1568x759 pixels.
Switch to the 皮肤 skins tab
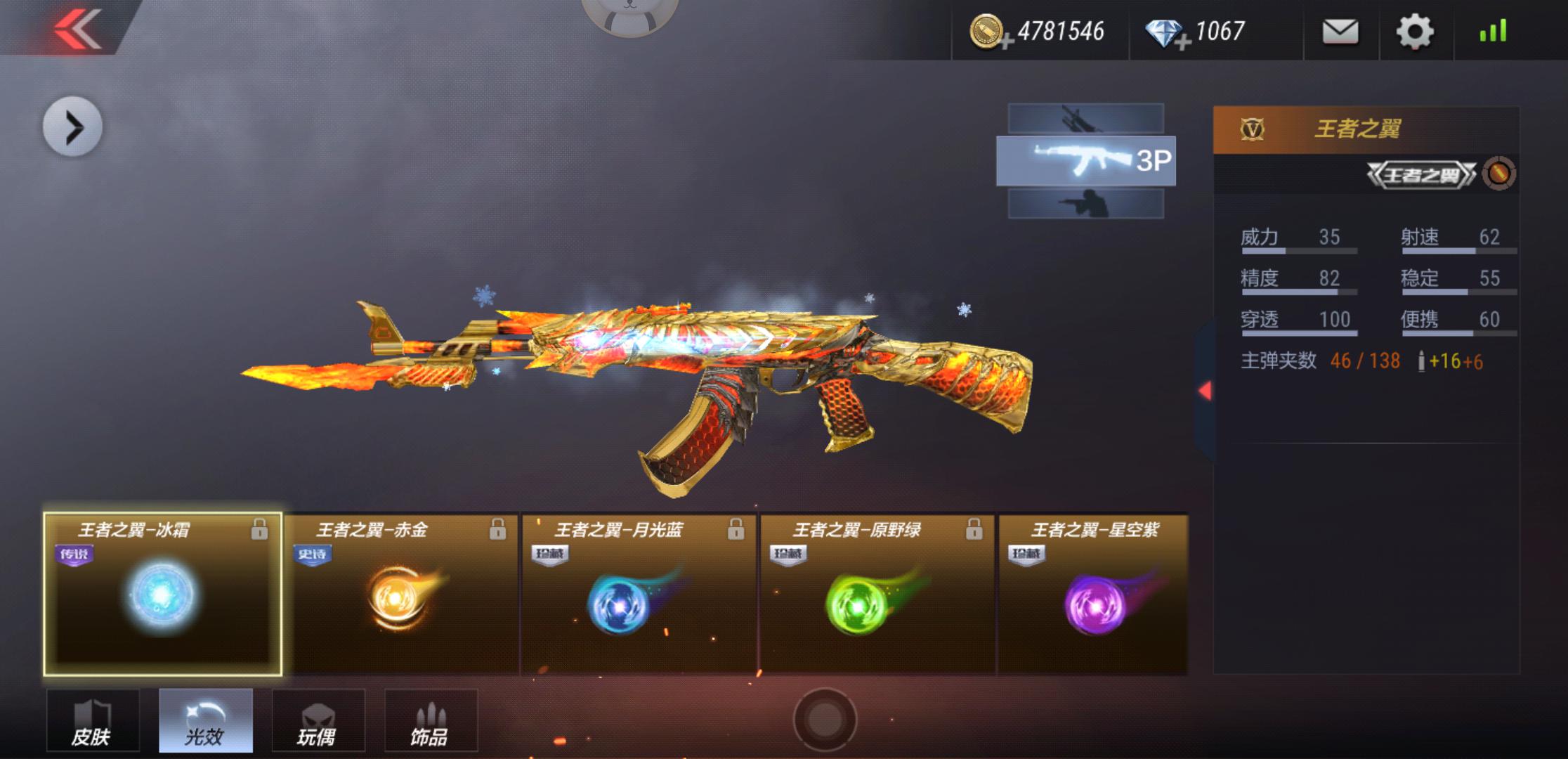(x=92, y=720)
